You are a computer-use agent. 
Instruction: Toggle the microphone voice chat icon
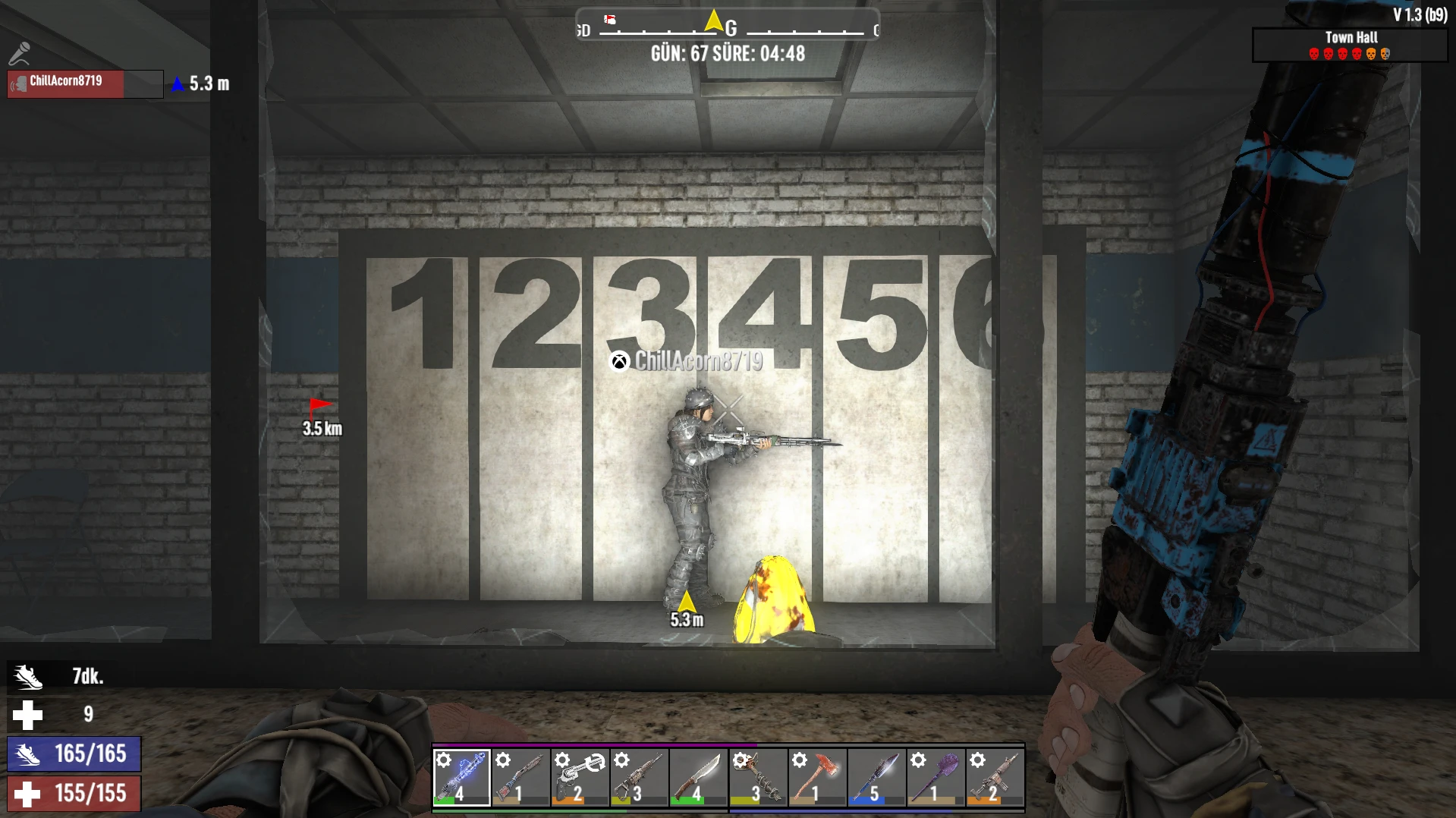(x=19, y=53)
